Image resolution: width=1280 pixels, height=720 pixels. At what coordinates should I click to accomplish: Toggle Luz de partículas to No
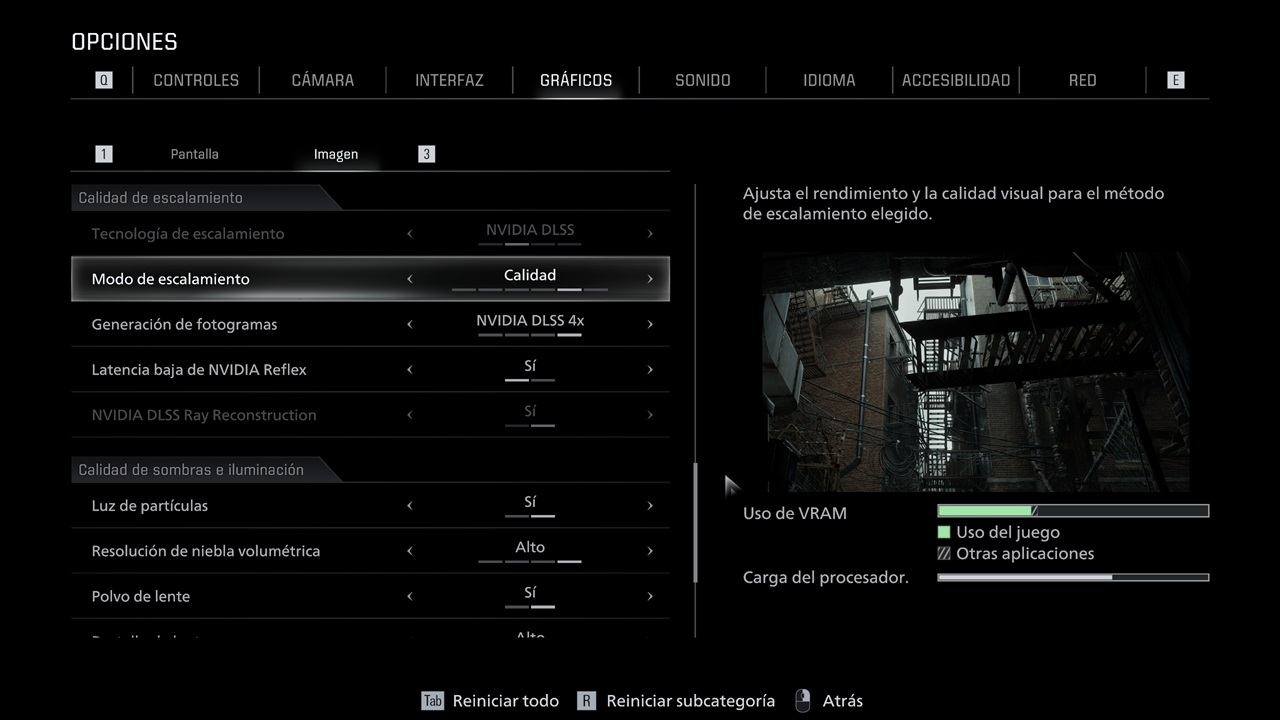(x=410, y=506)
